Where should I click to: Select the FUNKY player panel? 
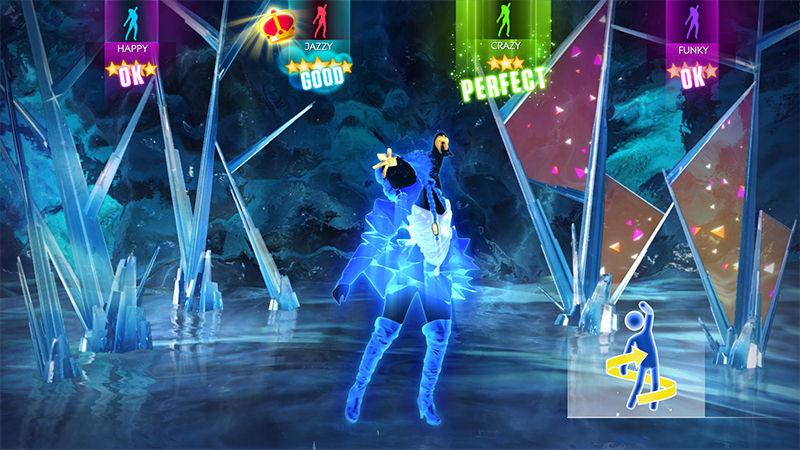[693, 30]
